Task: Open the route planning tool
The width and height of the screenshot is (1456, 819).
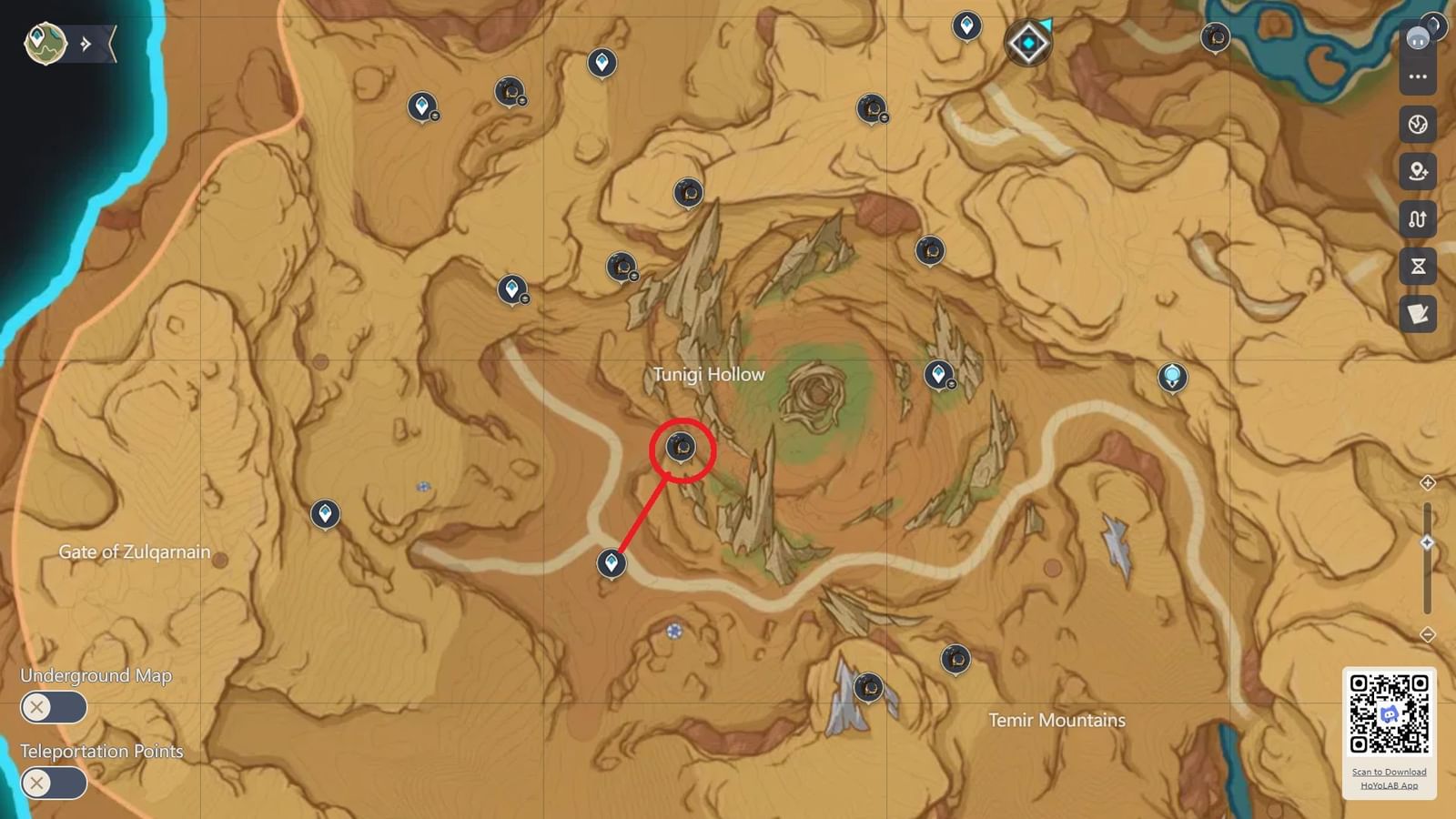Action: [x=1417, y=219]
